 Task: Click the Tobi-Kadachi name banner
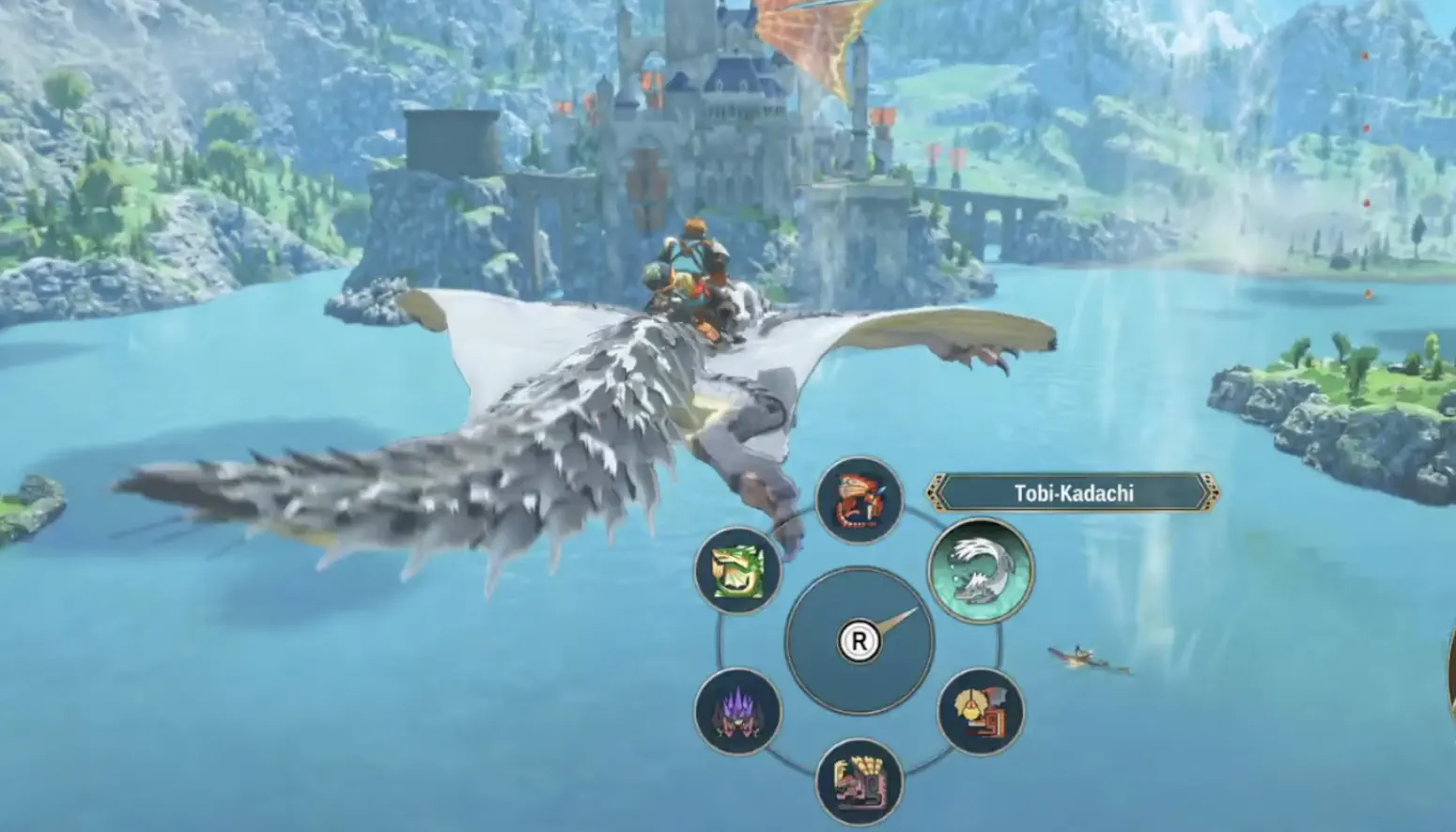[1074, 491]
